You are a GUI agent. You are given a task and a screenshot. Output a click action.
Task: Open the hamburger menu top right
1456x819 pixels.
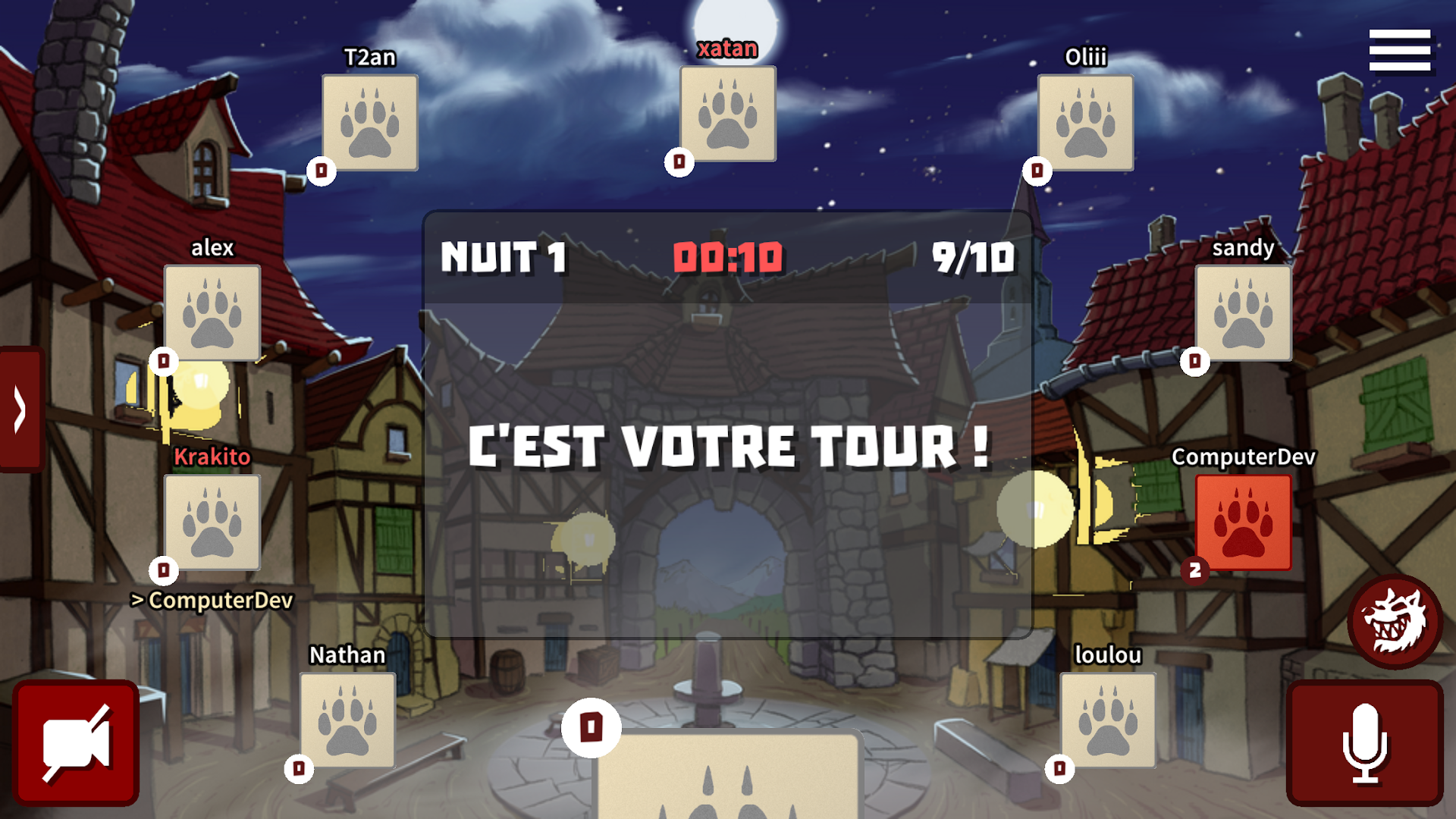[x=1399, y=52]
